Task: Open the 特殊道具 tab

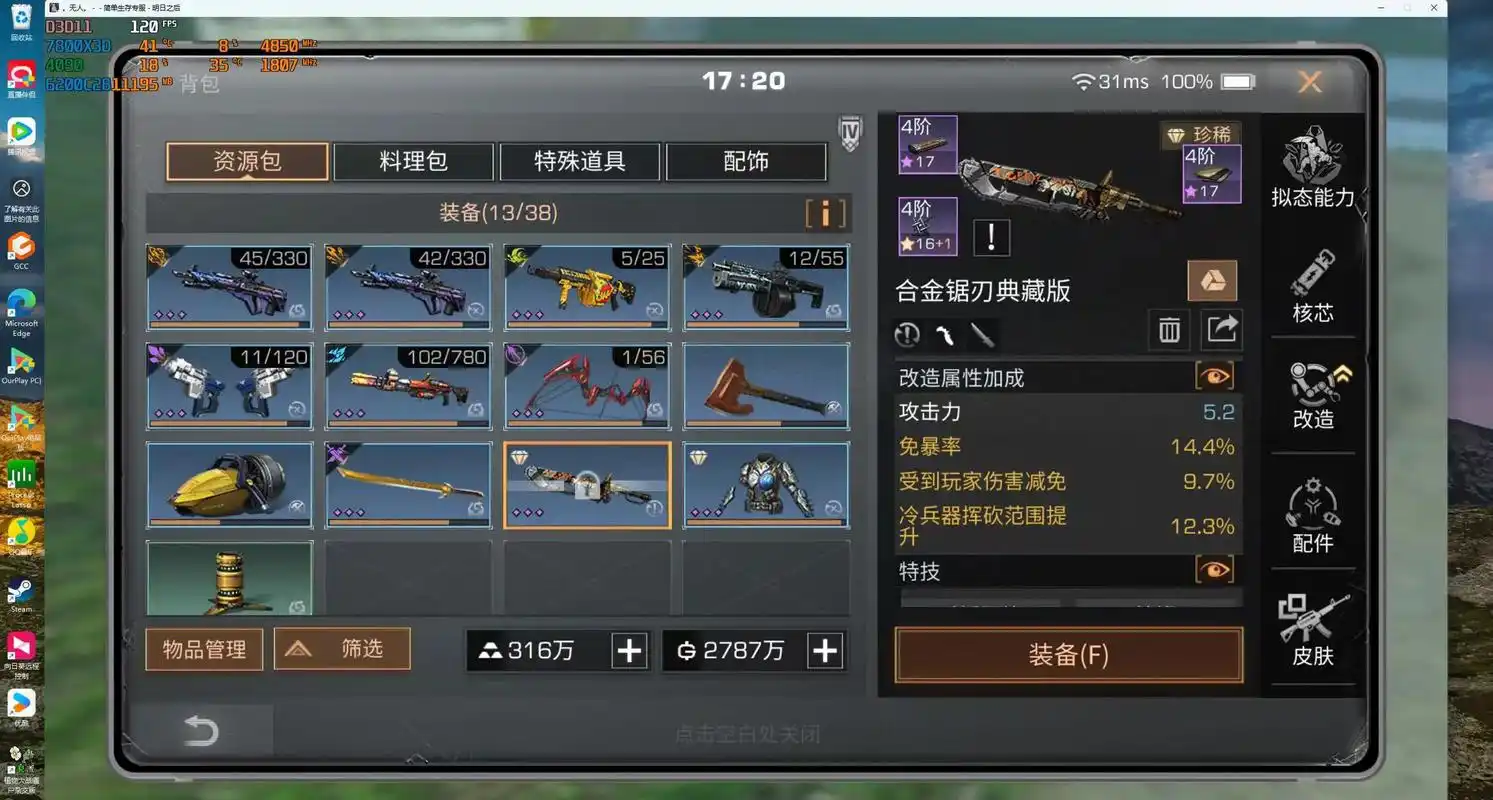Action: [x=579, y=160]
